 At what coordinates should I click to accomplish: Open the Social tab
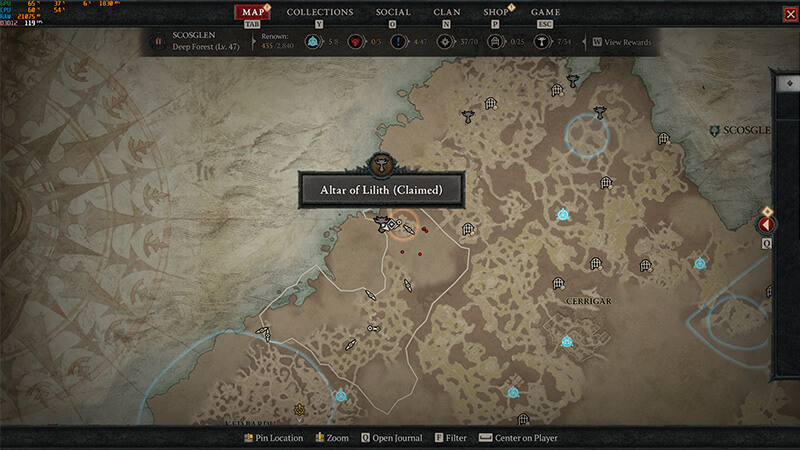(393, 12)
